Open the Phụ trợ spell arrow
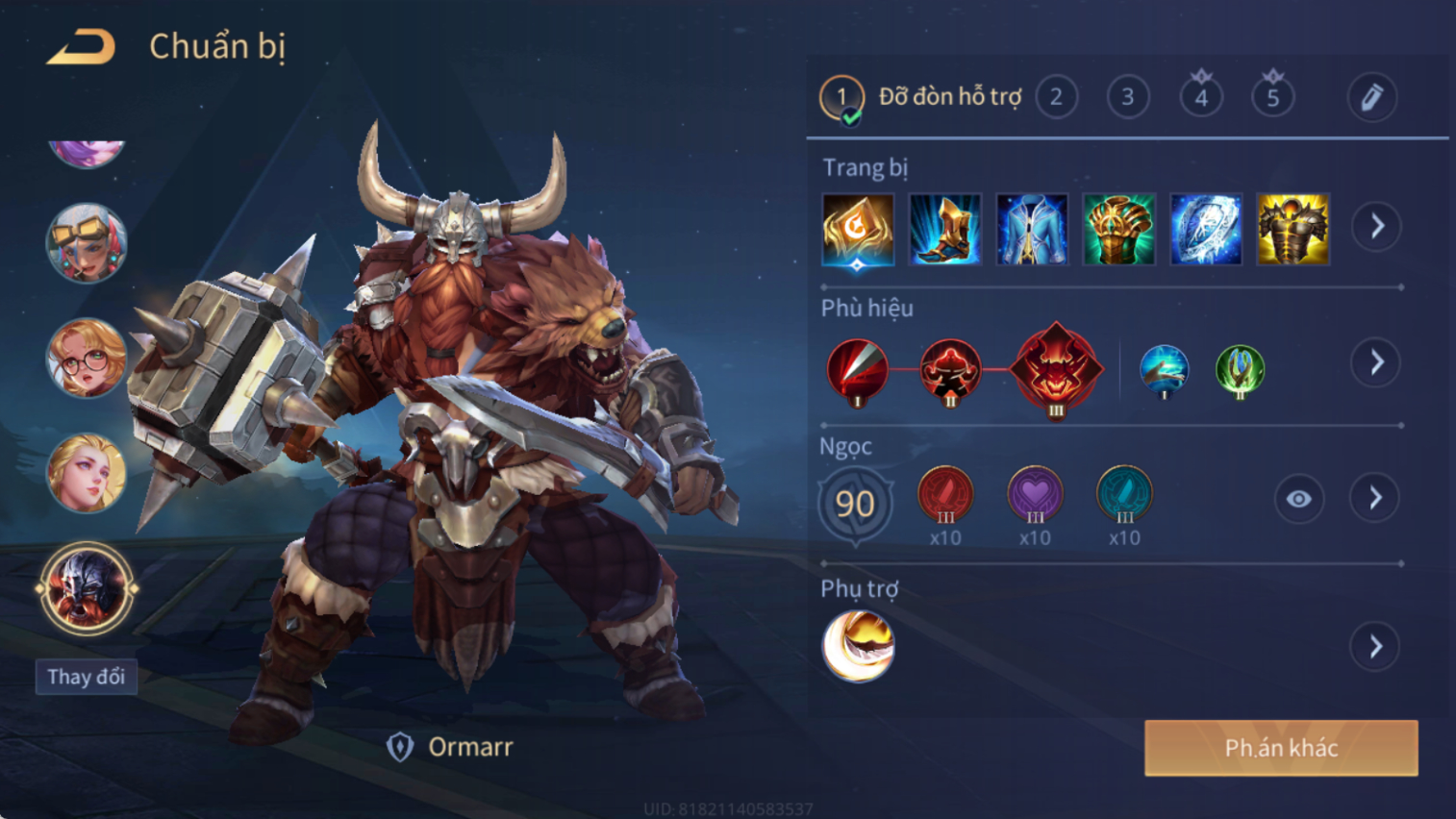1456x819 pixels. pos(1375,646)
